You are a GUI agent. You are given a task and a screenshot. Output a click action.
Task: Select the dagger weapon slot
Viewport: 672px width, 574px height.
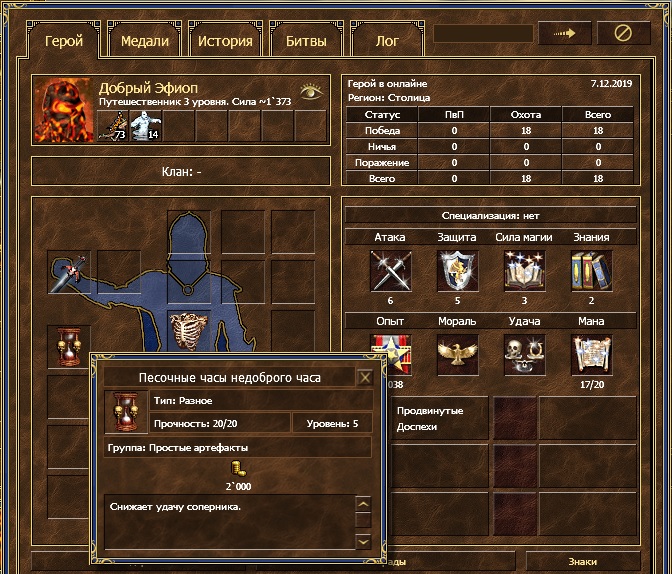click(x=72, y=271)
